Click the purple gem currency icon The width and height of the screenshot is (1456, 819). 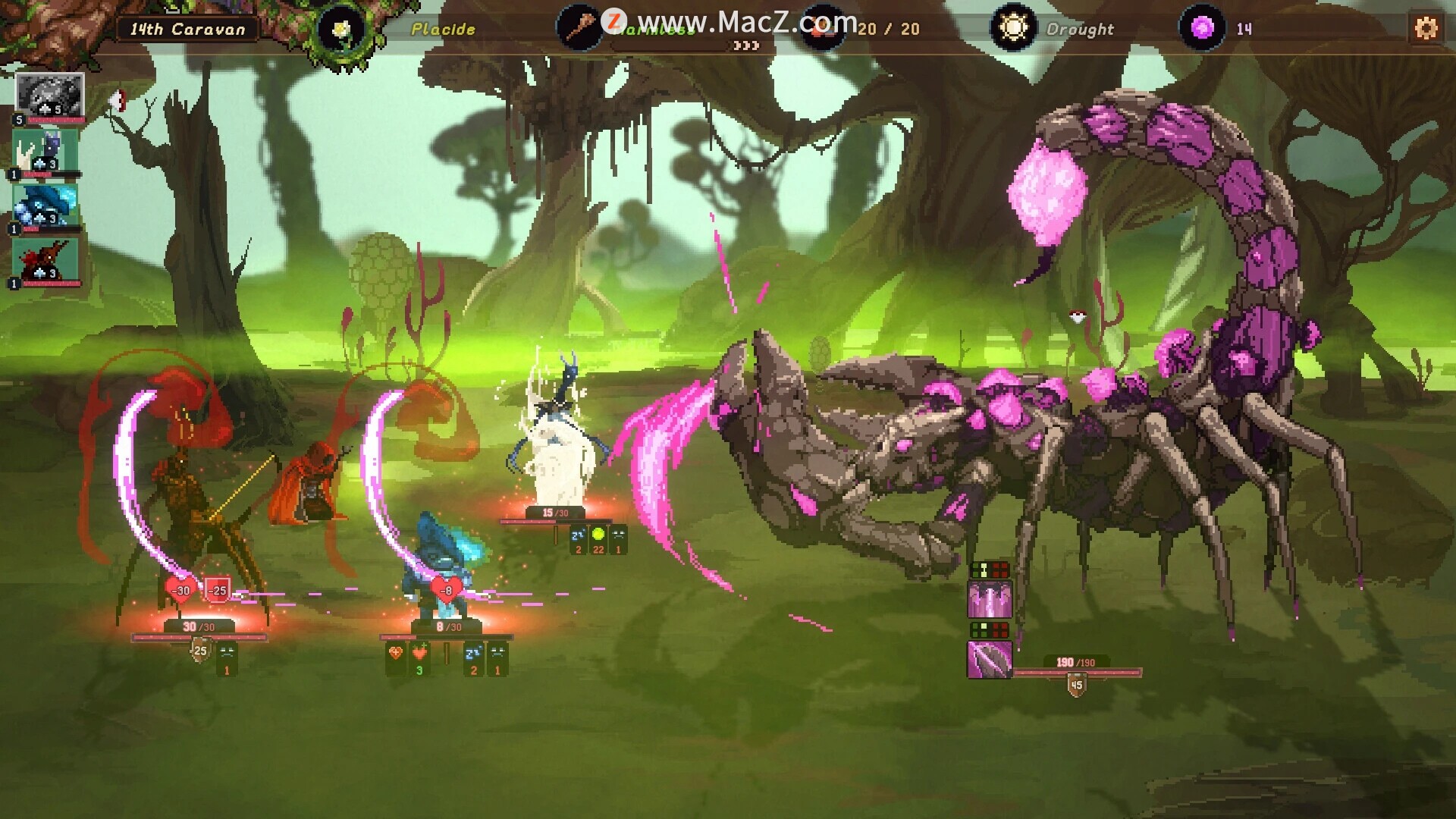(x=1202, y=29)
